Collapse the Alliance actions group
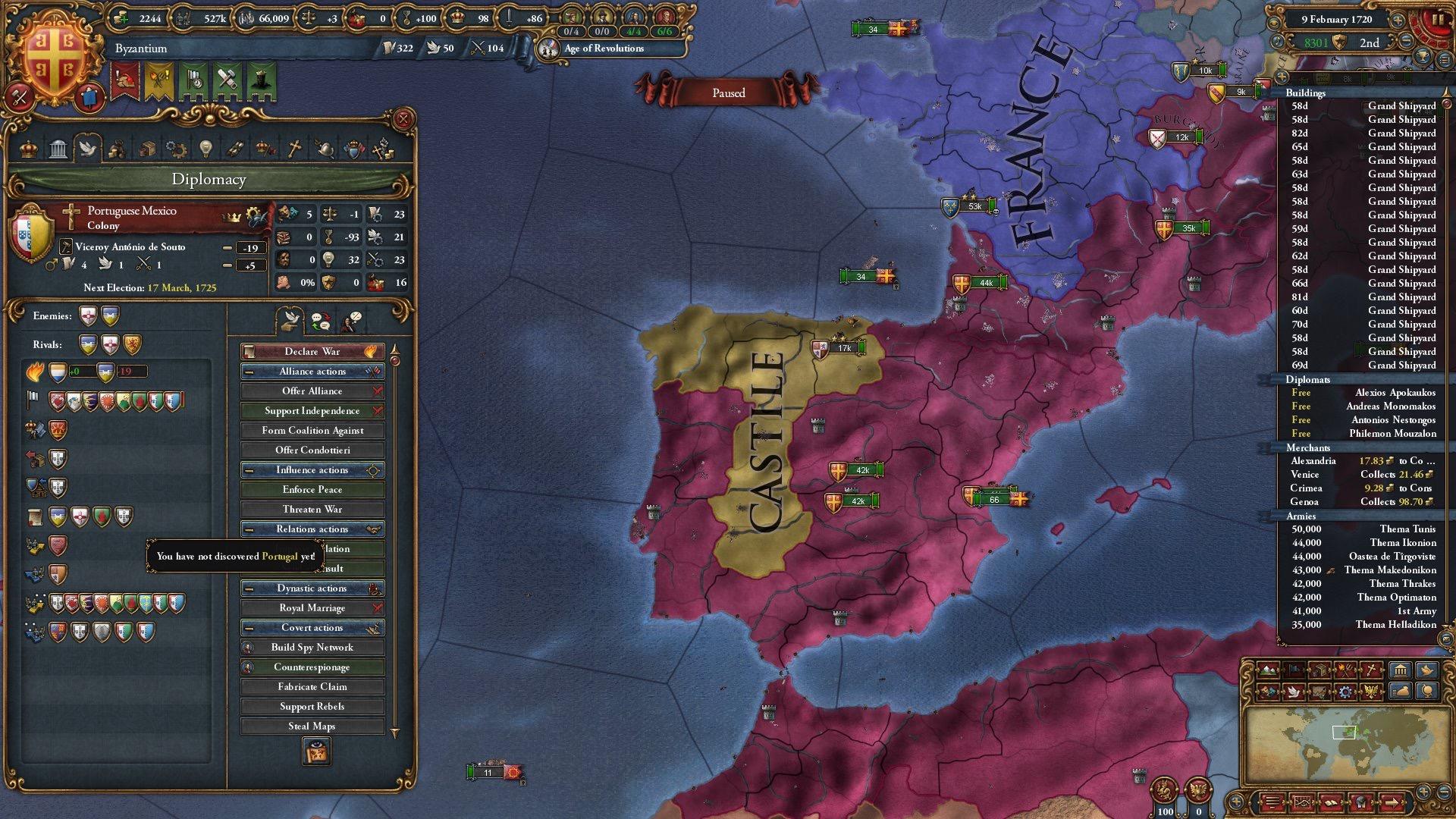Screen dimensions: 1456x819 pyautogui.click(x=250, y=371)
